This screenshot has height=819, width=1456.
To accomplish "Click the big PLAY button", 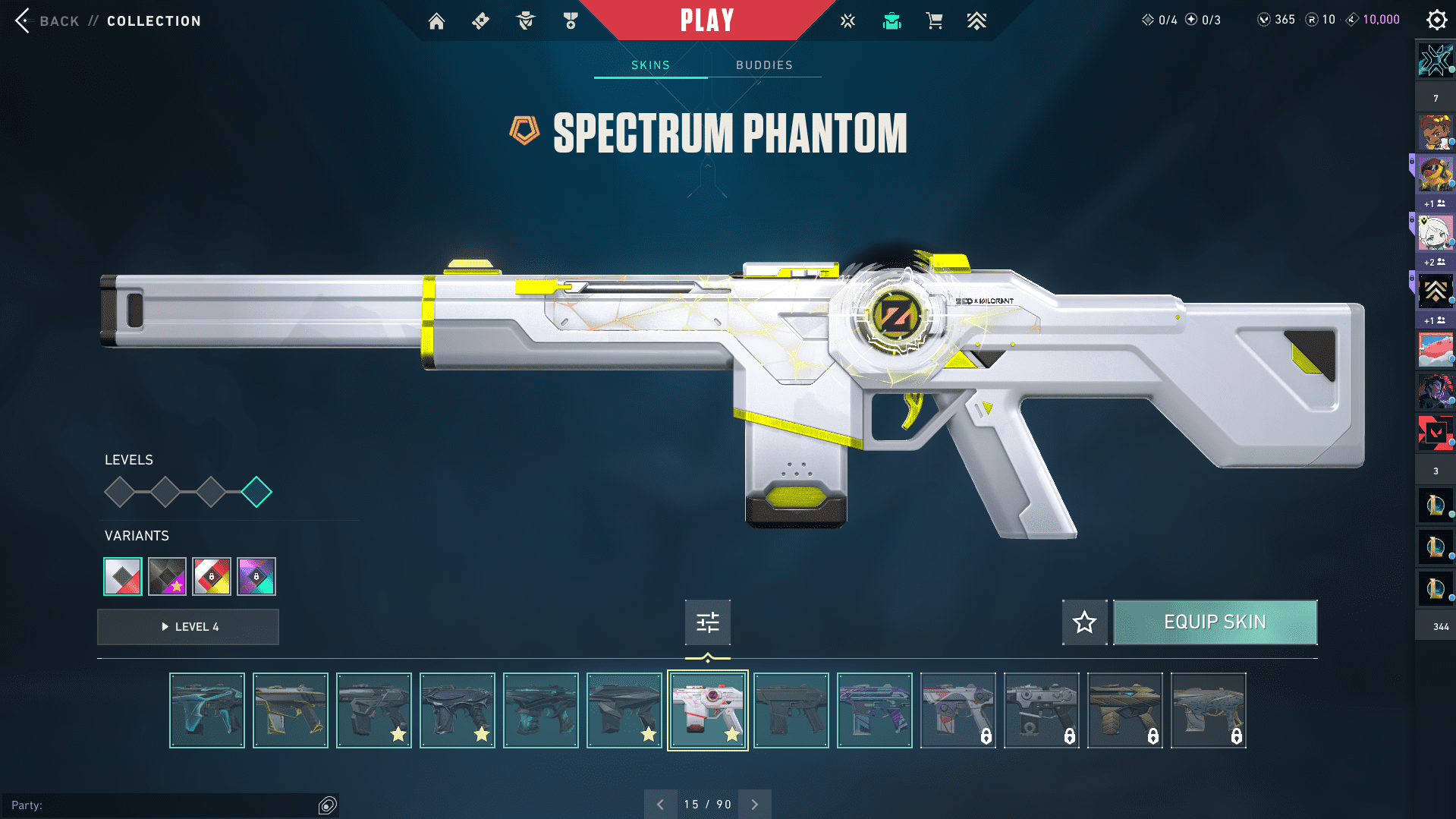I will point(706,20).
